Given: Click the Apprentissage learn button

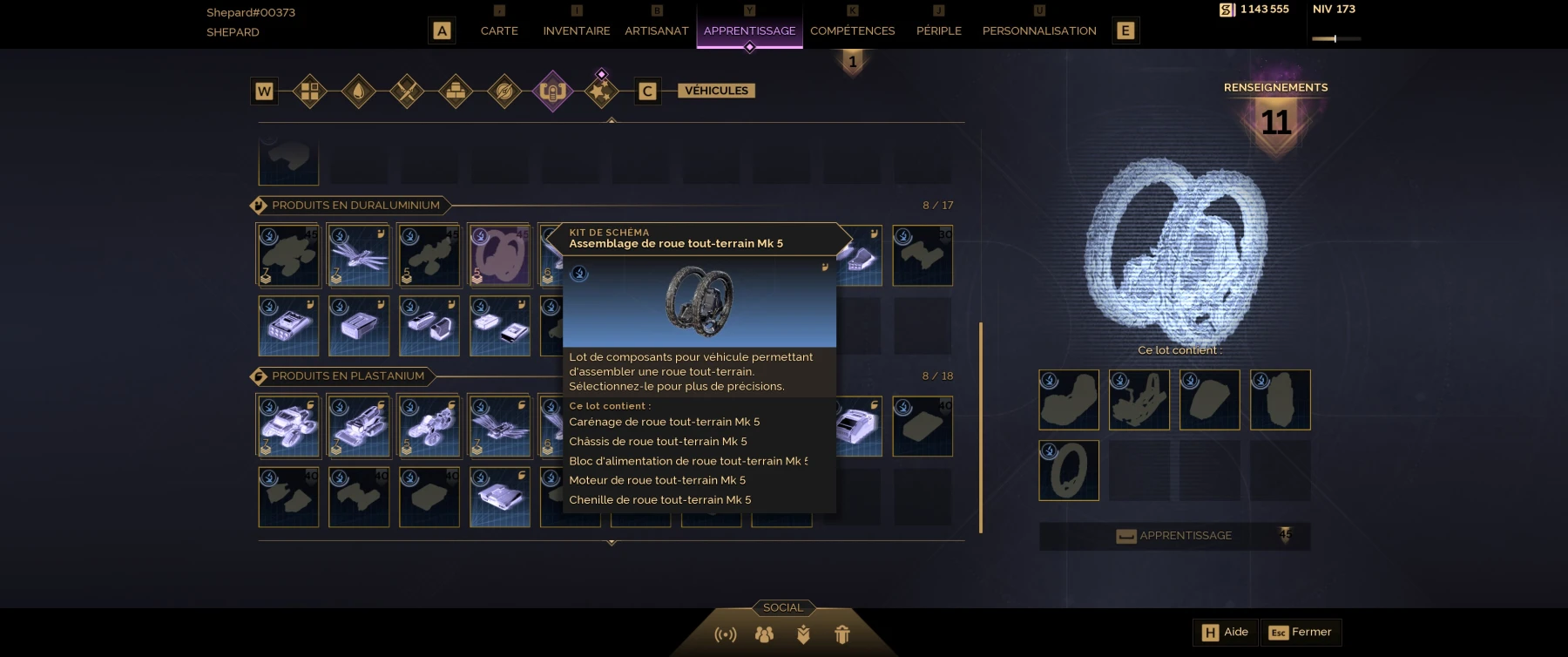Looking at the screenshot, I should click(x=1173, y=536).
